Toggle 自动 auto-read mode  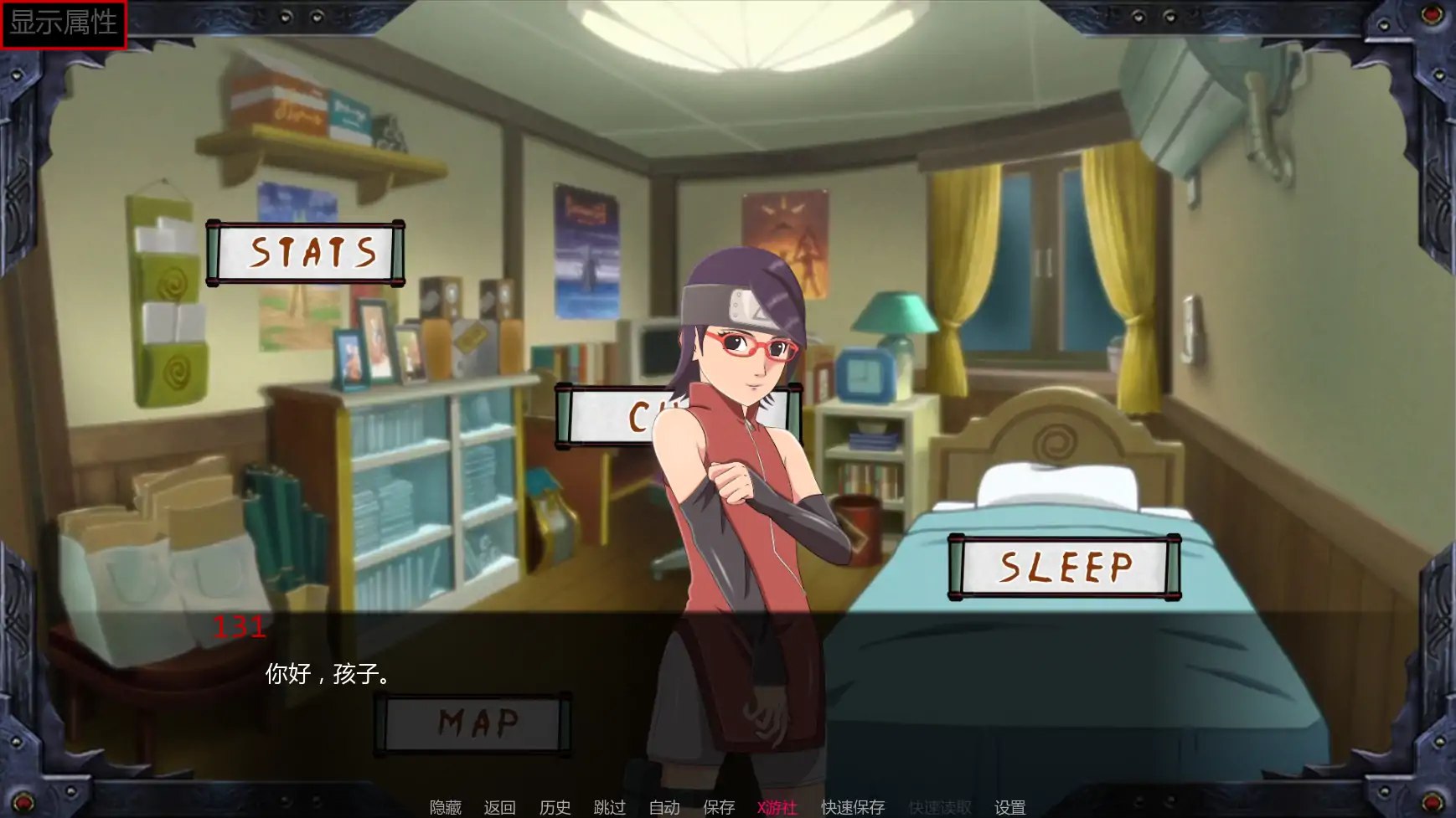(x=663, y=807)
